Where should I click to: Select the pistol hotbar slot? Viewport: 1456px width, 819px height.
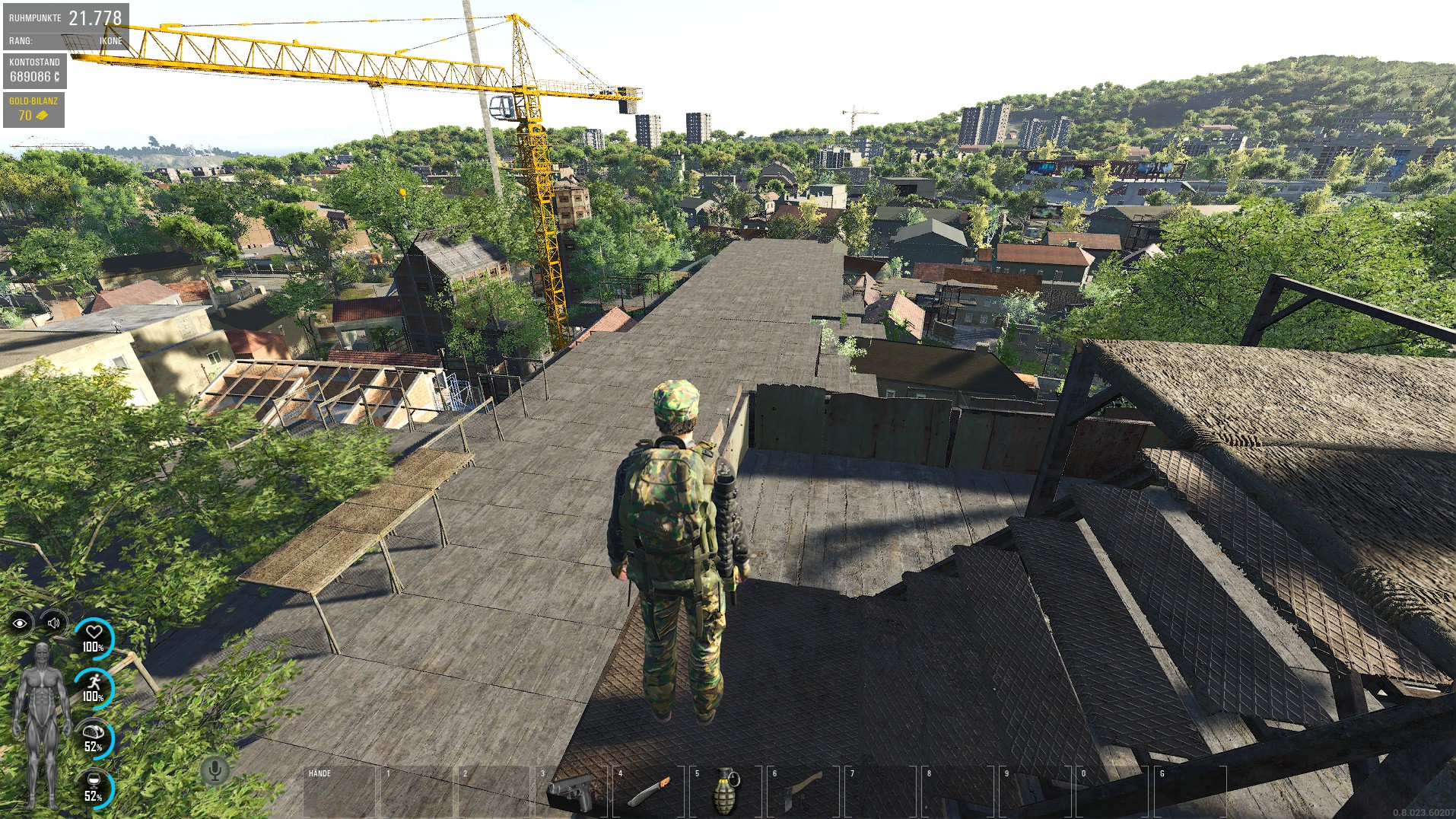pos(571,792)
